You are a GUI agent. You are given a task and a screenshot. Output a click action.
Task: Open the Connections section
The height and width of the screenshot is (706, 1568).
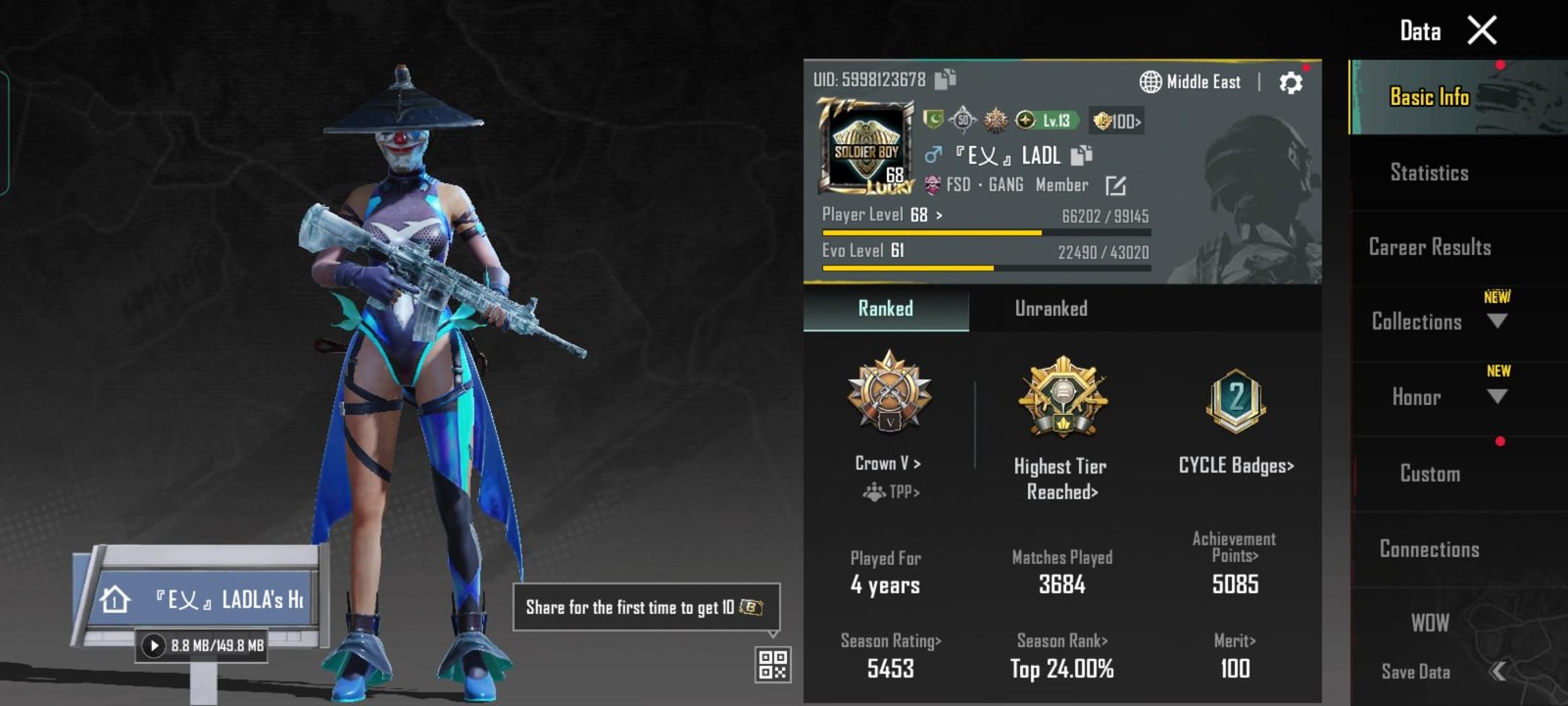(1429, 549)
